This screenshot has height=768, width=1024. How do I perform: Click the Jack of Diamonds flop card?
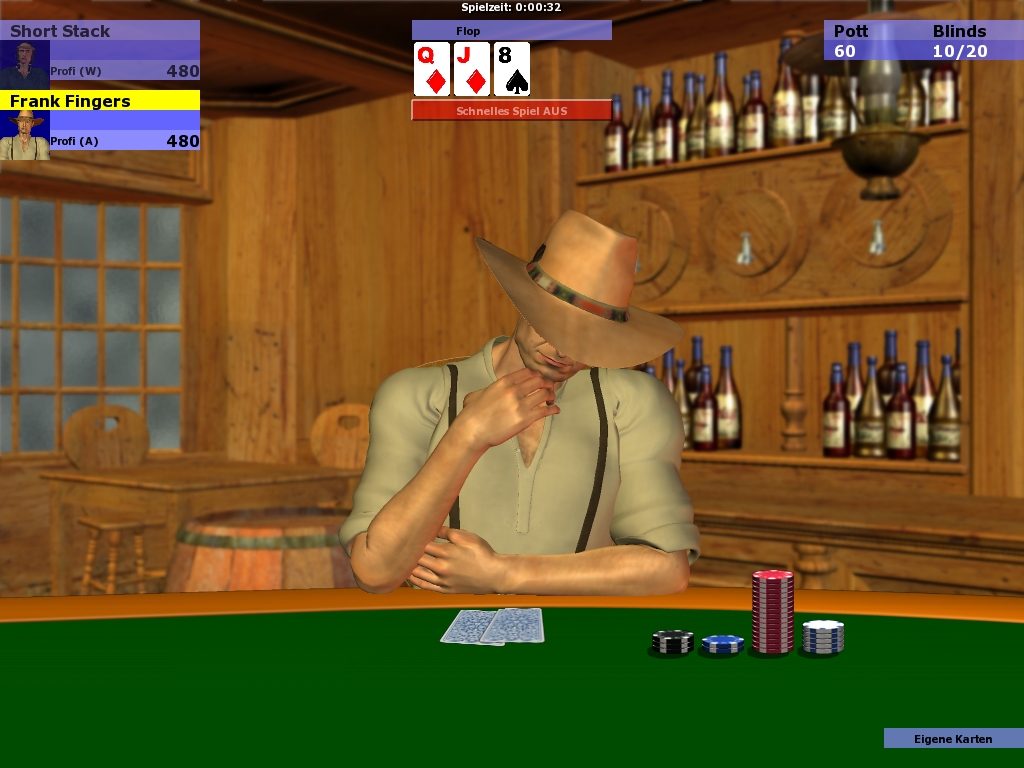pos(472,69)
